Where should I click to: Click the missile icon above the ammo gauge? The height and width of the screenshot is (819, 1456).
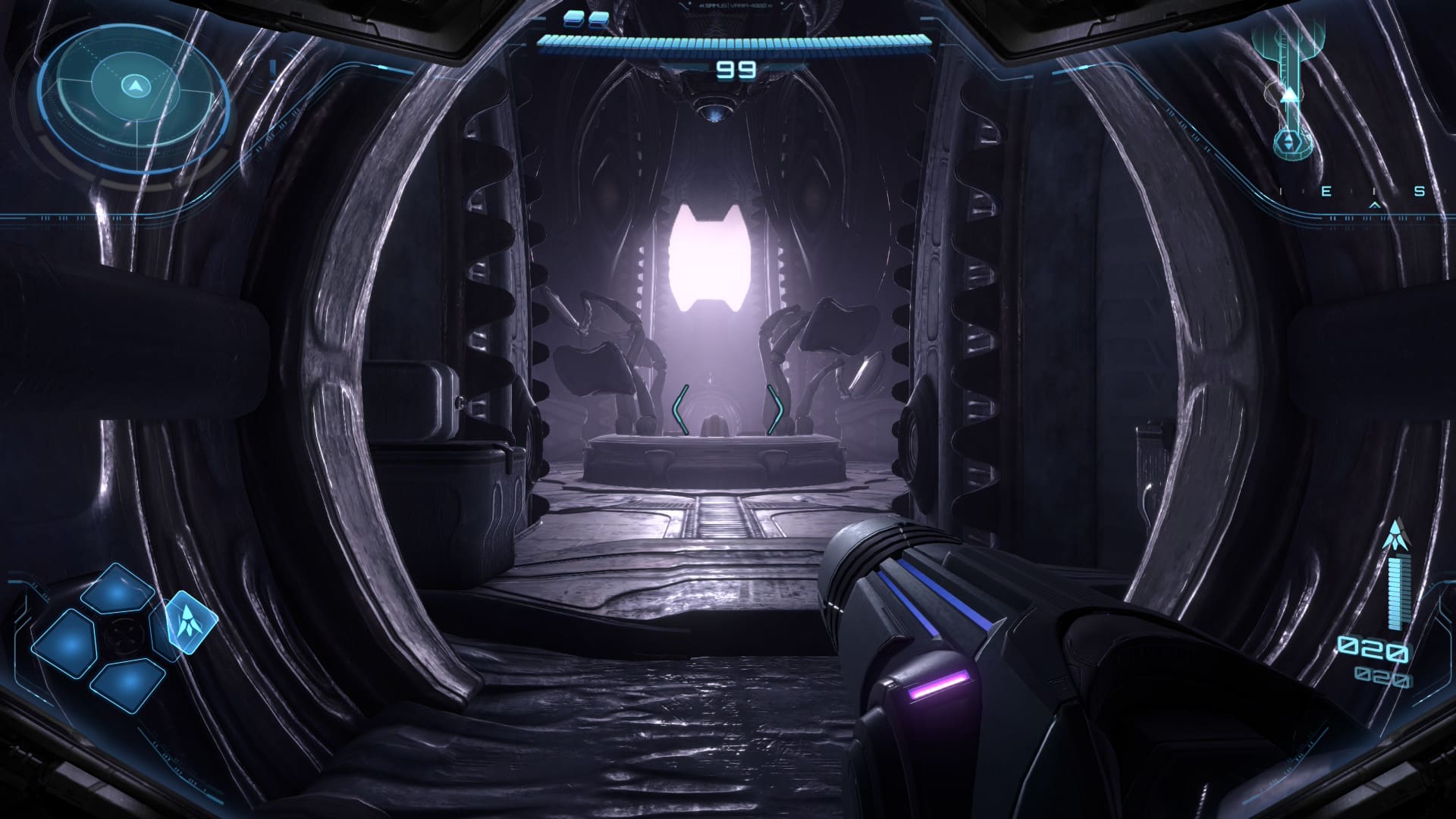[x=1392, y=537]
